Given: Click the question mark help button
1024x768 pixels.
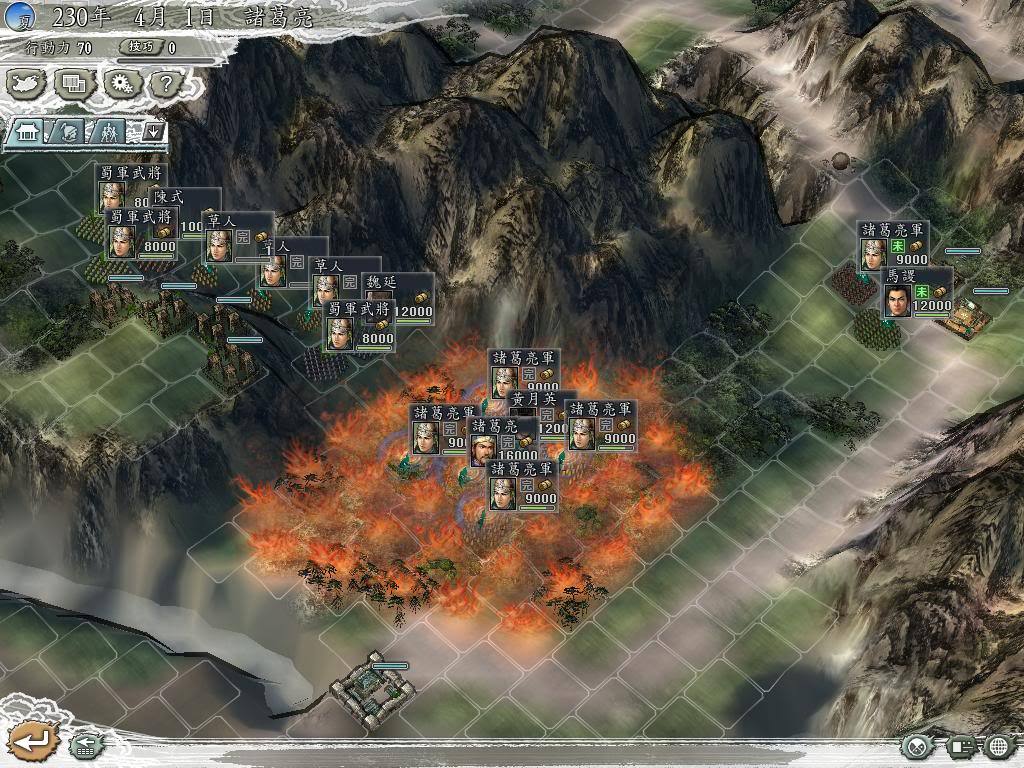Looking at the screenshot, I should click(163, 83).
